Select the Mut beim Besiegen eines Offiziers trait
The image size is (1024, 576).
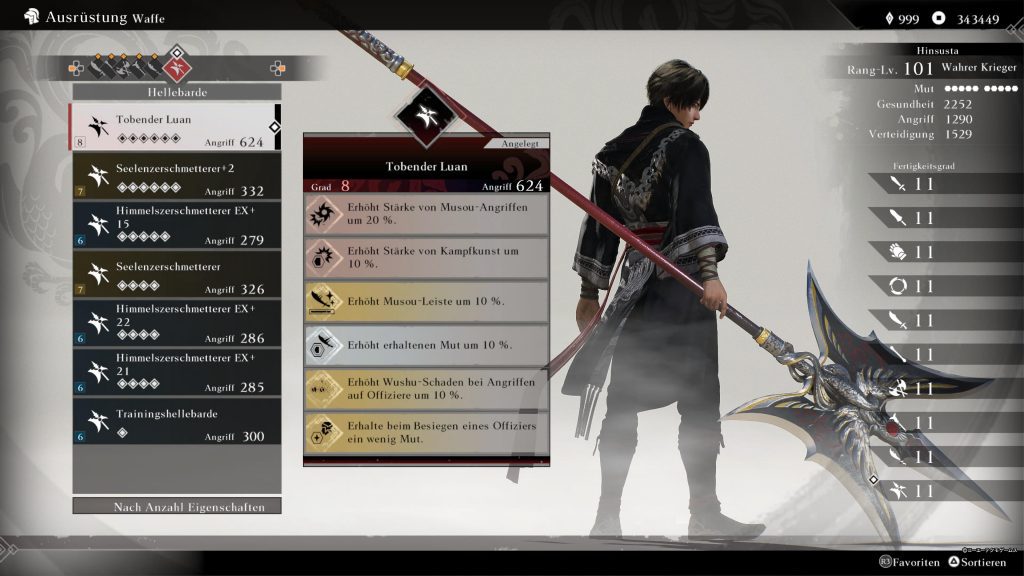pos(426,433)
